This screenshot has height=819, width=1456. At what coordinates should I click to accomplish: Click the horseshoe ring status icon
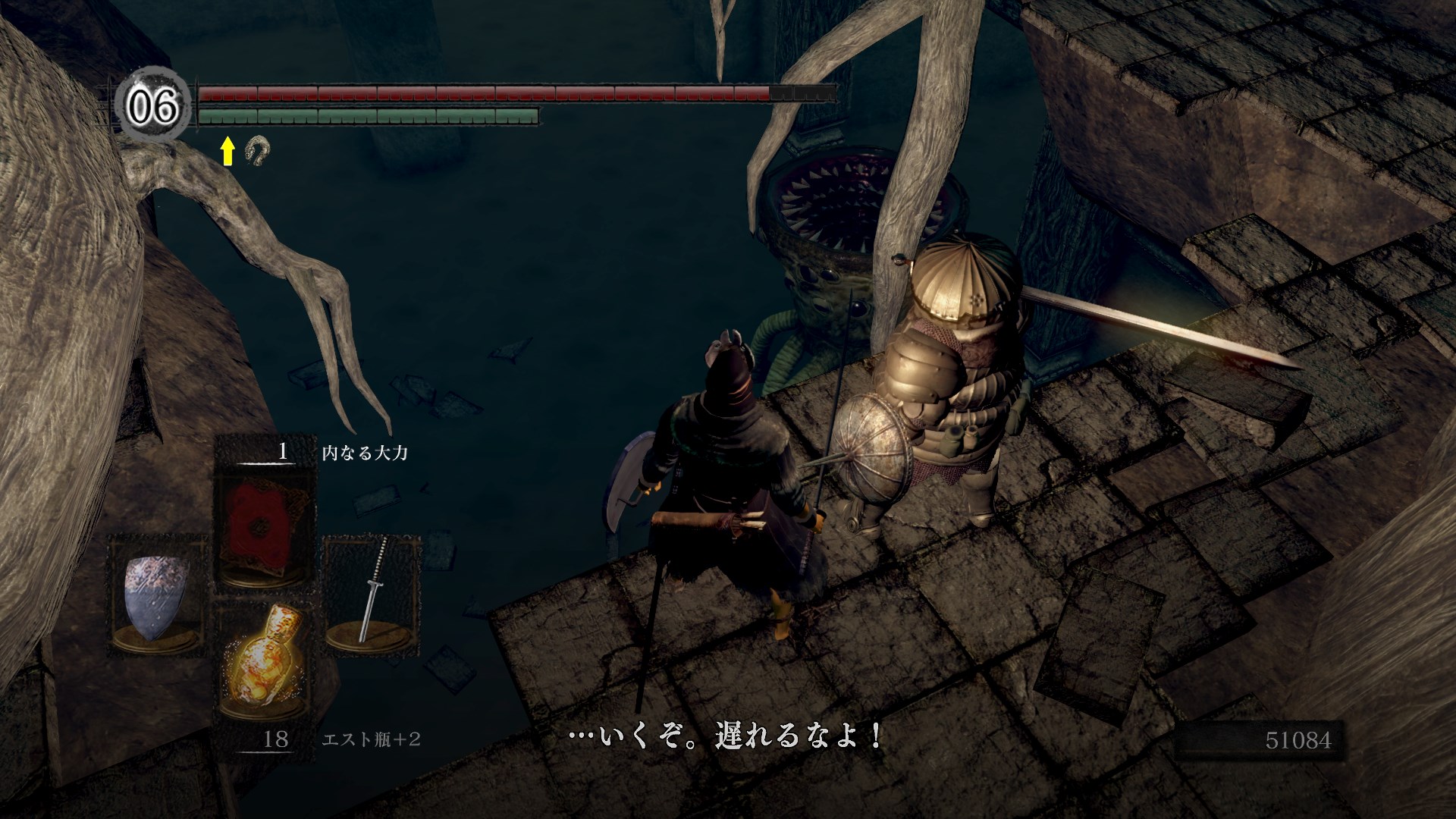pos(257,151)
